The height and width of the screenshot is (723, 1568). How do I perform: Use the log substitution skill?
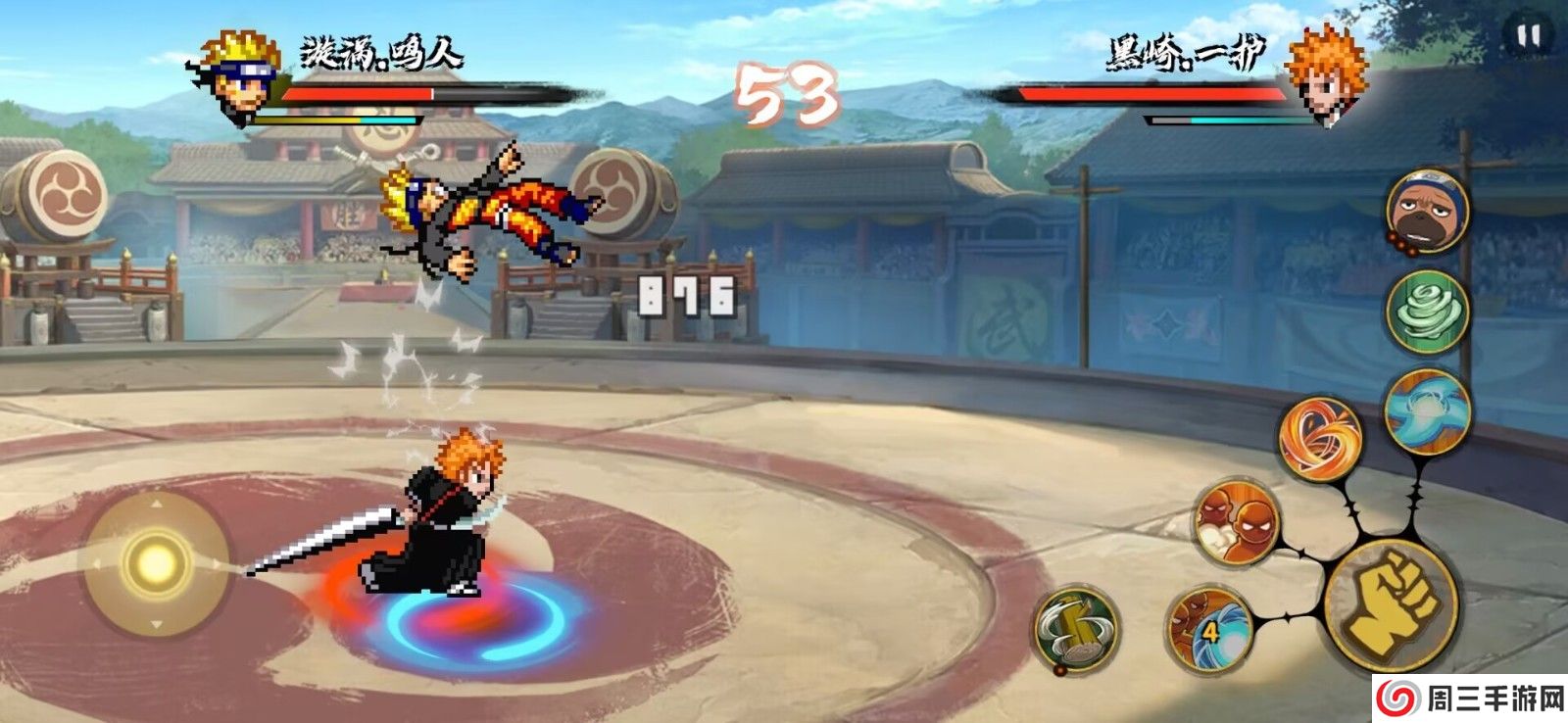tap(1076, 630)
